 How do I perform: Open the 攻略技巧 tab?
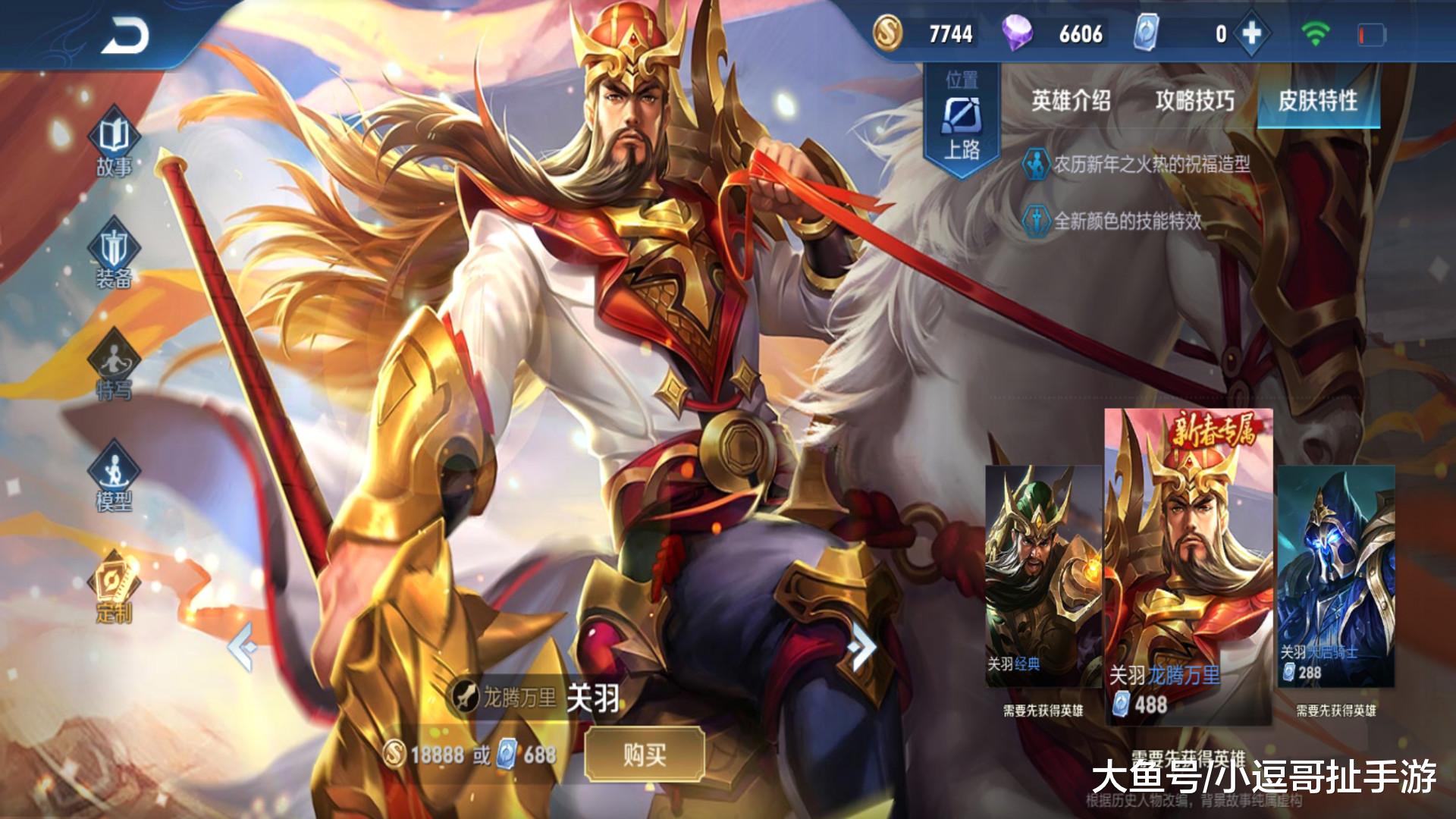coord(1196,98)
